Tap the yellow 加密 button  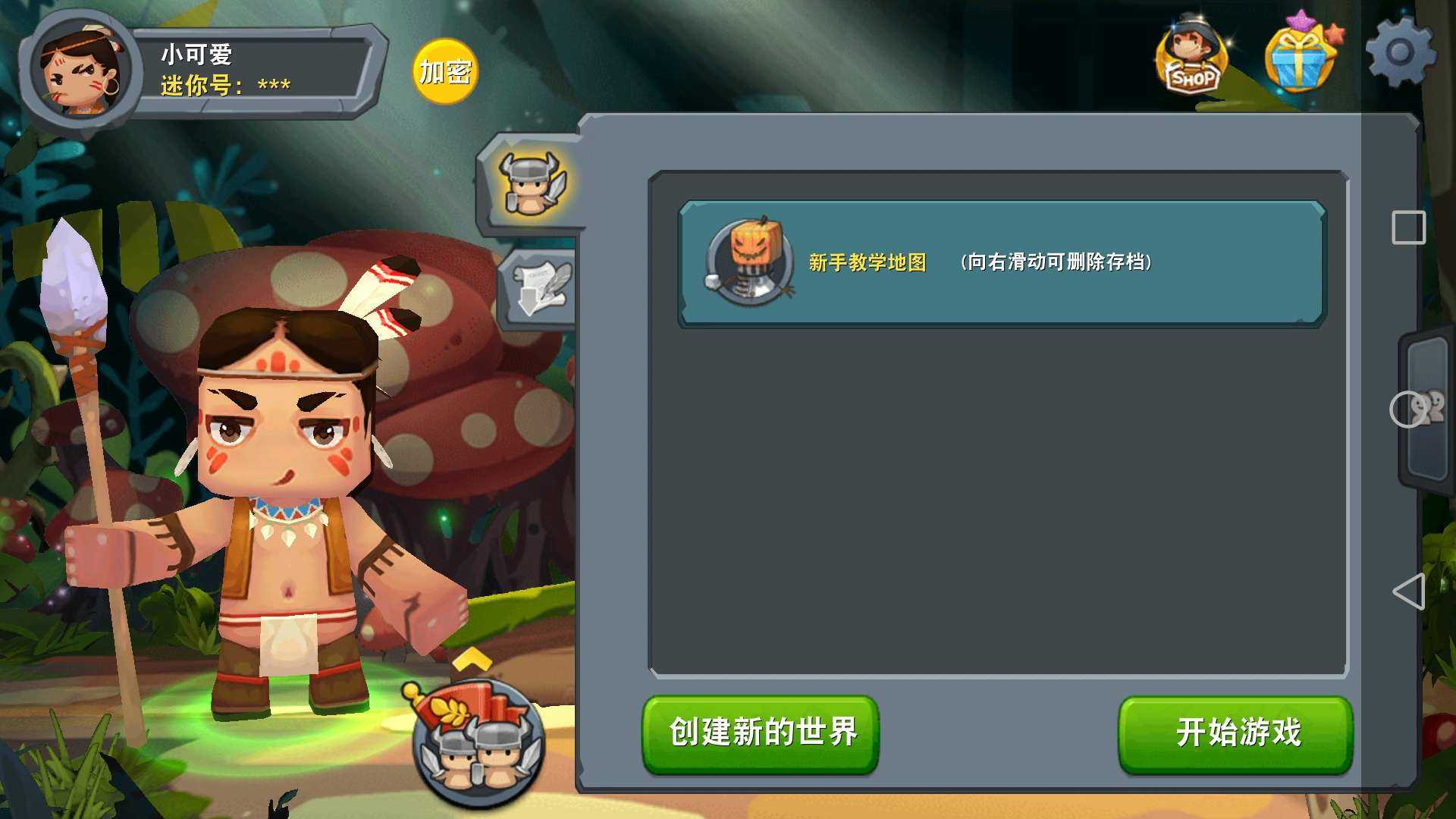pos(445,72)
